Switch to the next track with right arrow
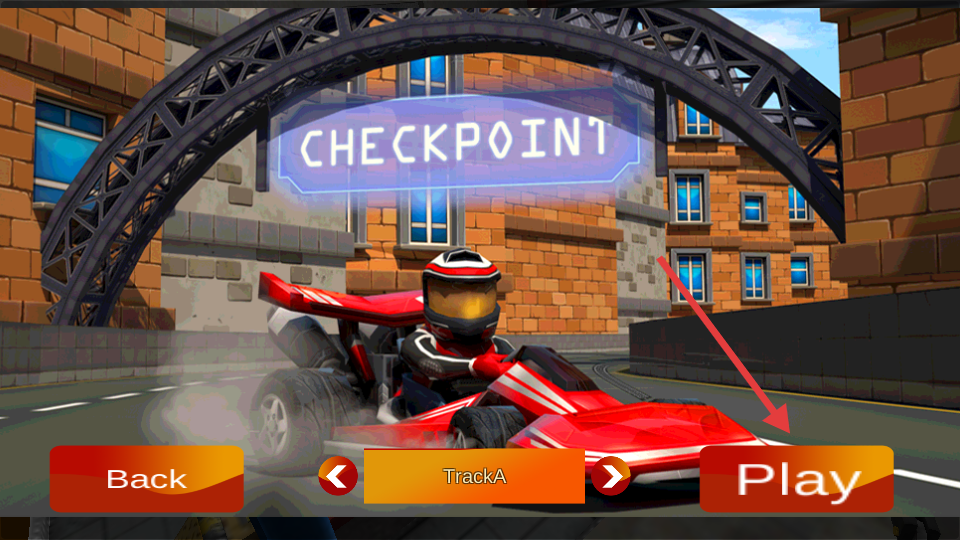Viewport: 960px width, 540px height. click(x=610, y=476)
